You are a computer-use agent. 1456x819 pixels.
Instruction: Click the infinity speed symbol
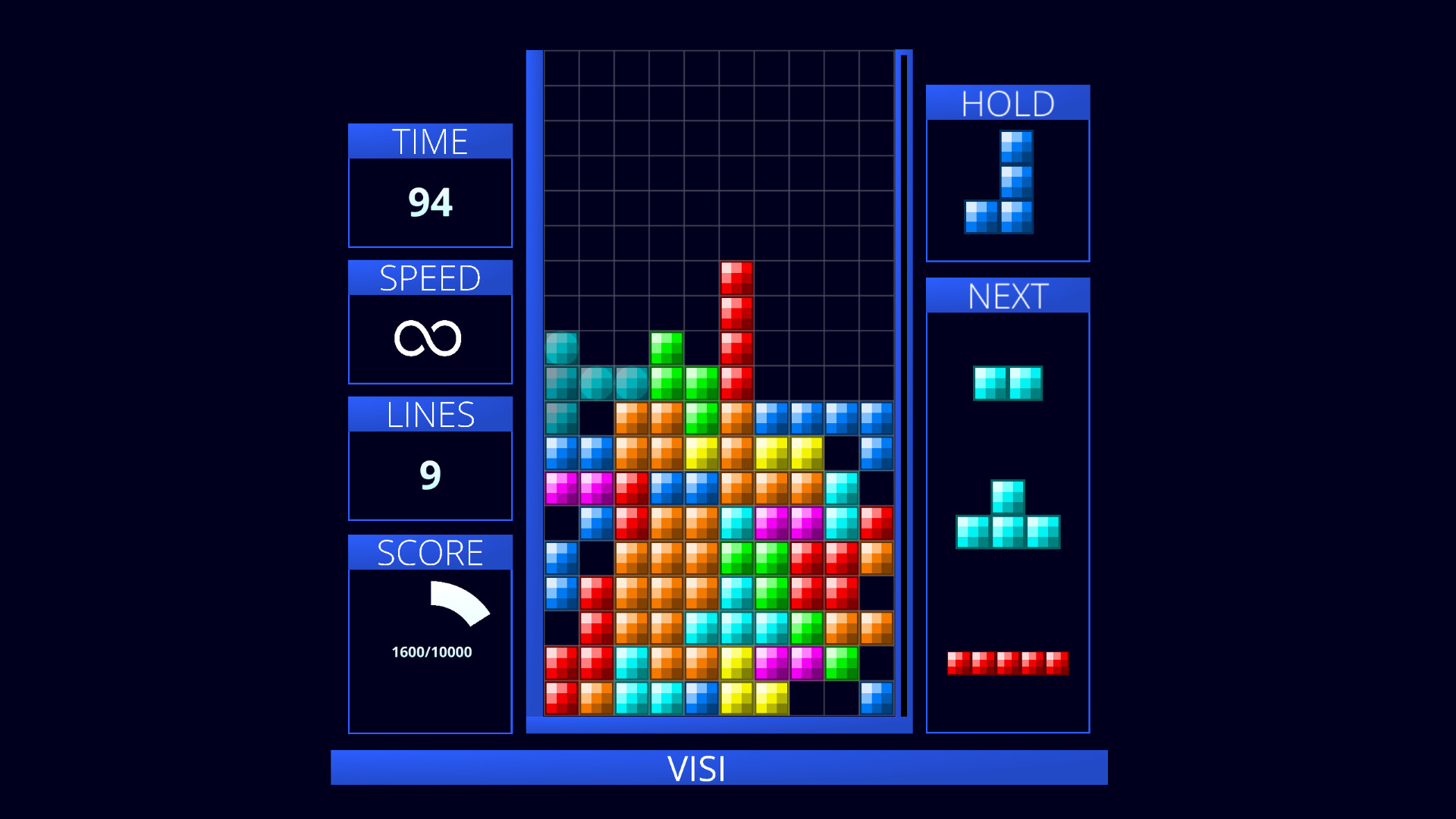[x=429, y=337]
